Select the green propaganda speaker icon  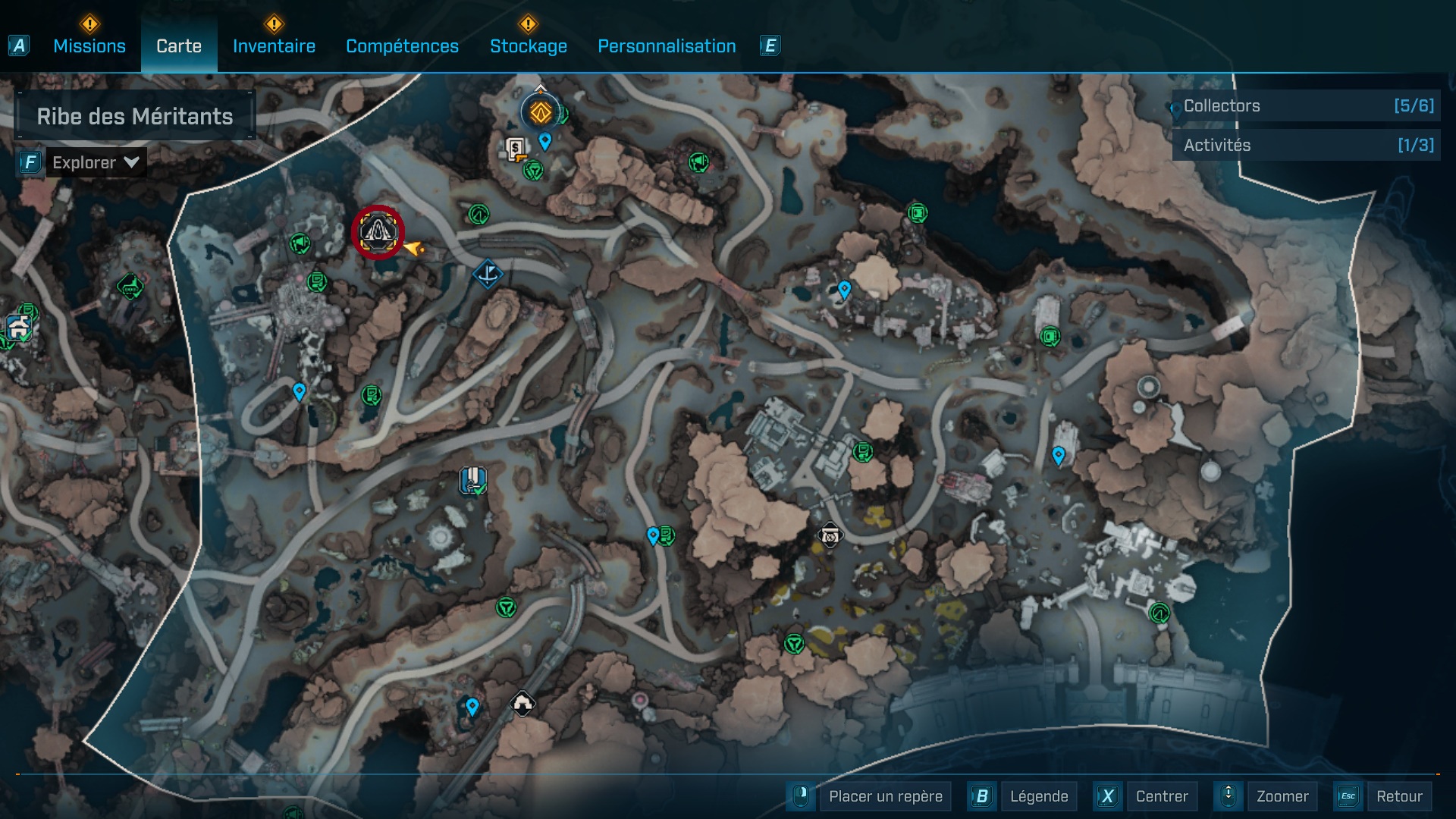pyautogui.click(x=299, y=243)
